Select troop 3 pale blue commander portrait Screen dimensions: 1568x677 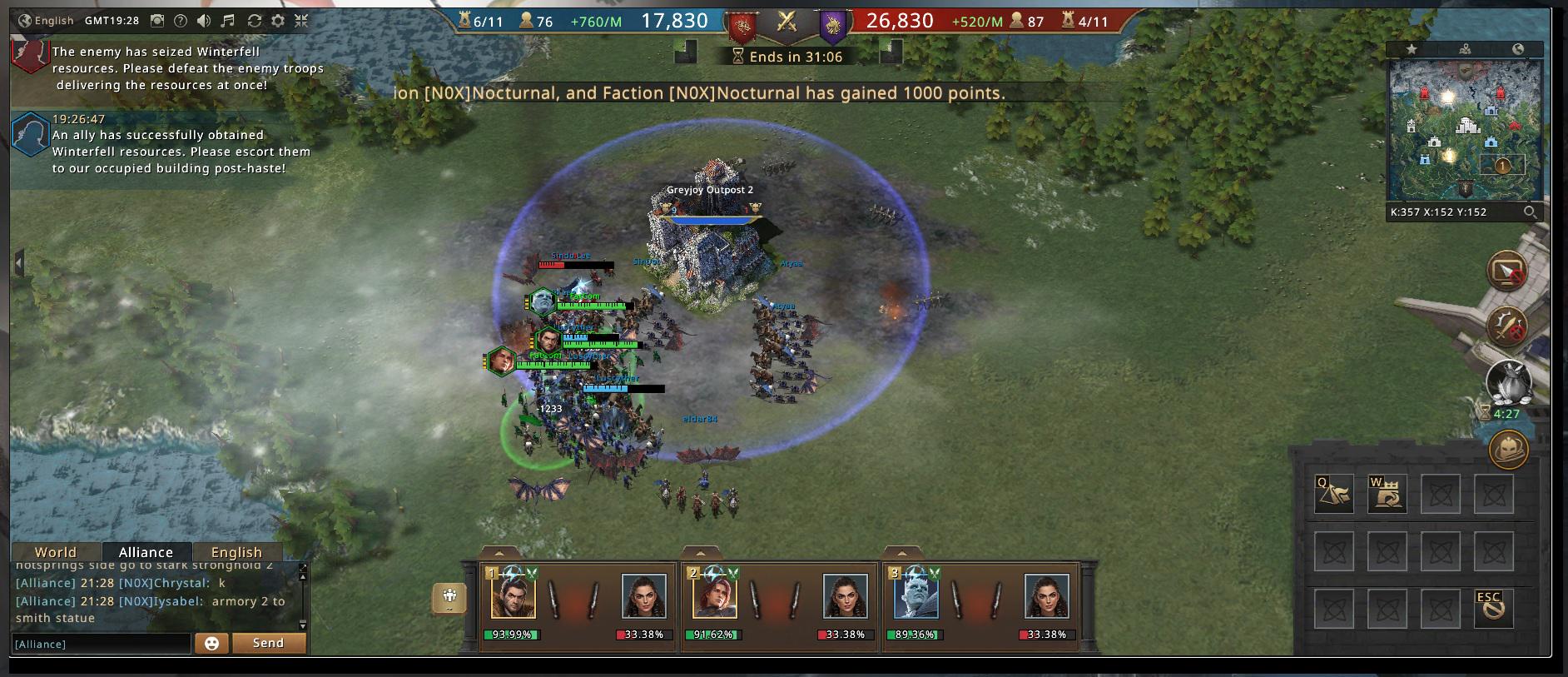[x=915, y=597]
